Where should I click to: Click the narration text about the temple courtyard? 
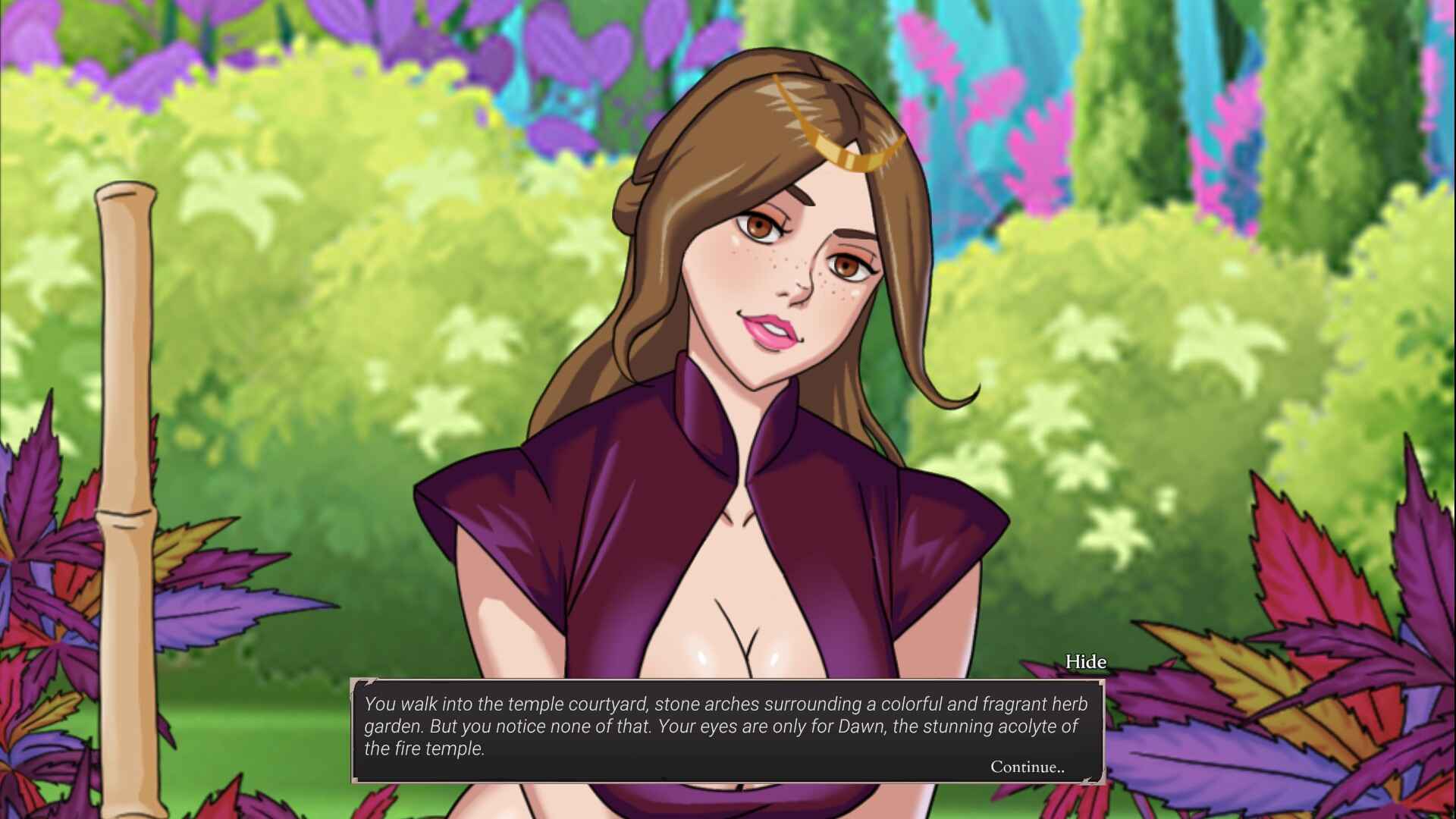pyautogui.click(x=720, y=726)
